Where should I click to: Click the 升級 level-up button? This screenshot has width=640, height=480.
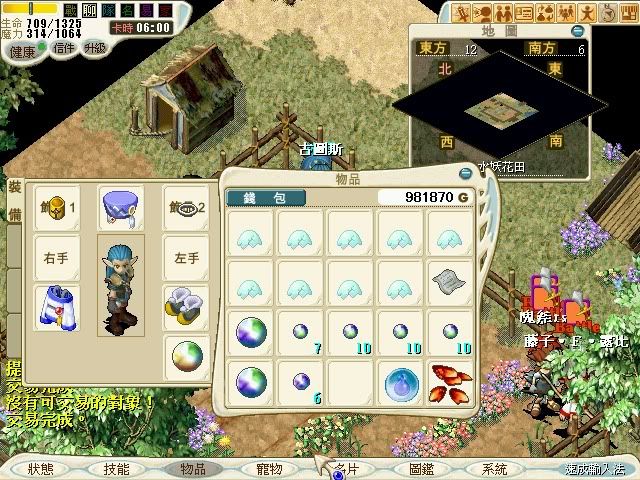(x=97, y=47)
